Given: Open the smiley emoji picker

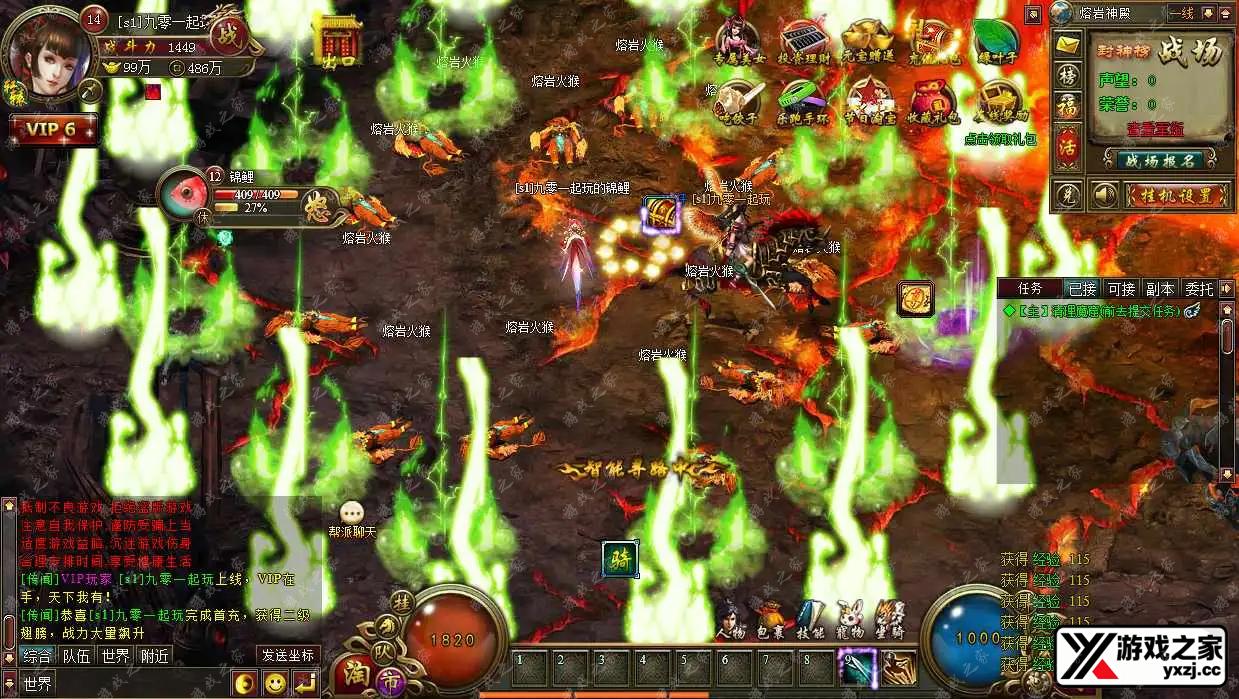Looking at the screenshot, I should [275, 684].
